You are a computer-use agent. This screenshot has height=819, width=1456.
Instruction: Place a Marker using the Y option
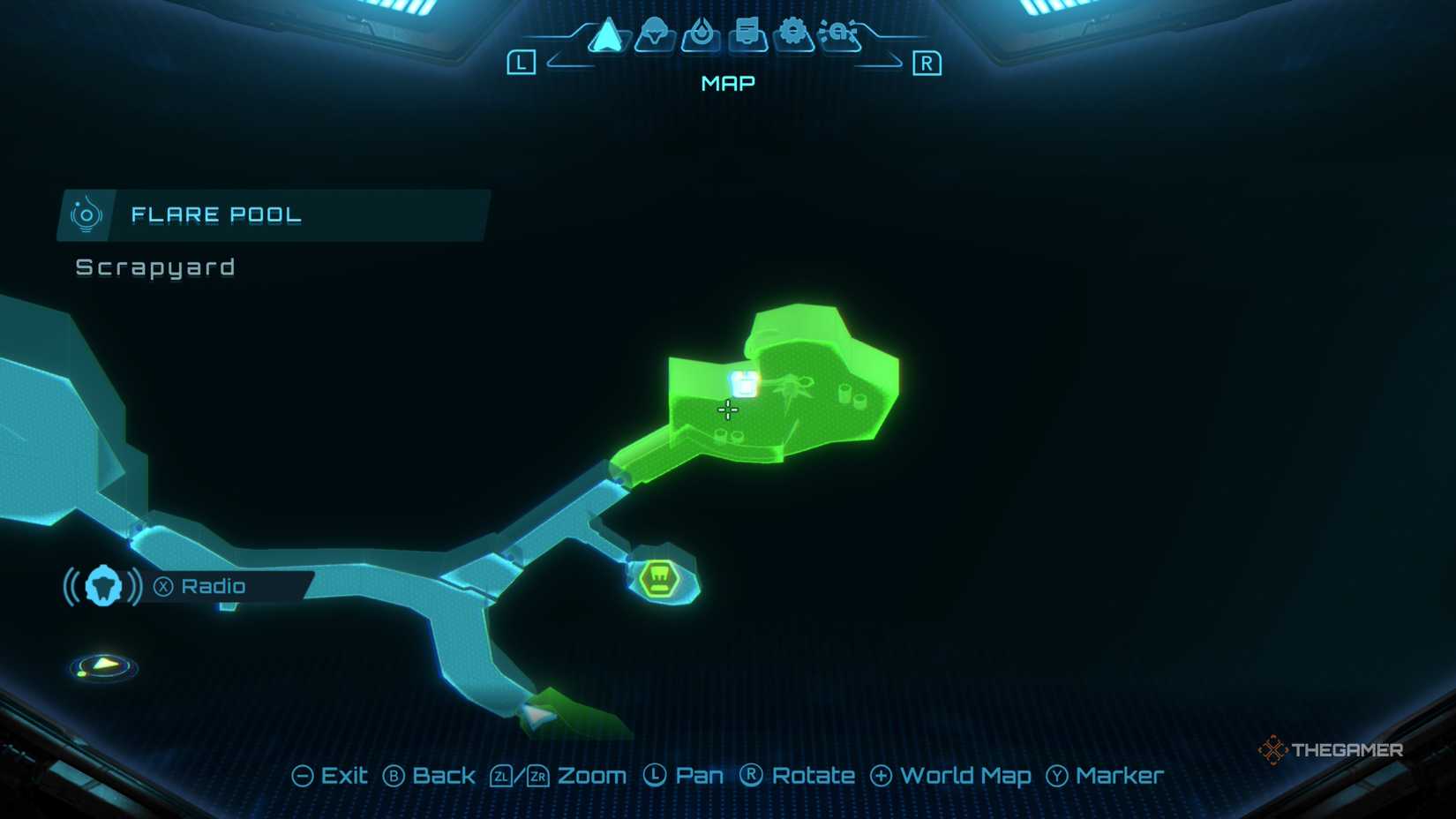(1107, 777)
